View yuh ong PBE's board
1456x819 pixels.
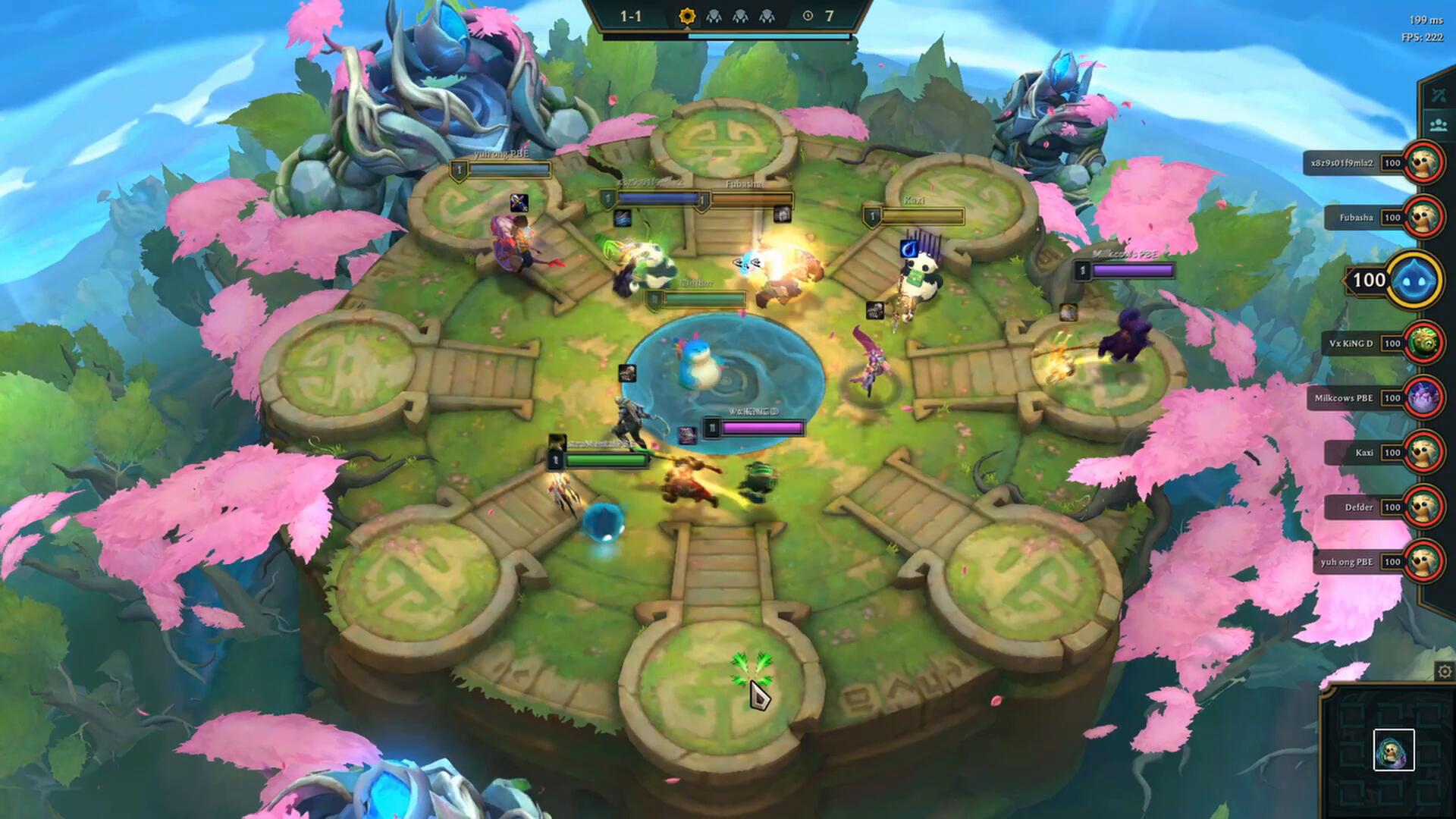(1423, 562)
